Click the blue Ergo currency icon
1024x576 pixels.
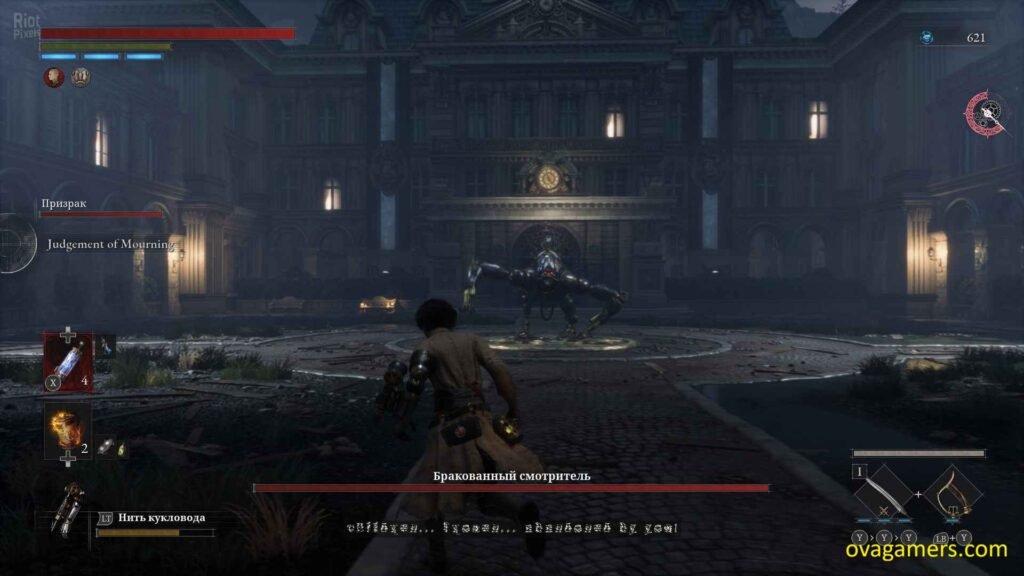point(927,38)
